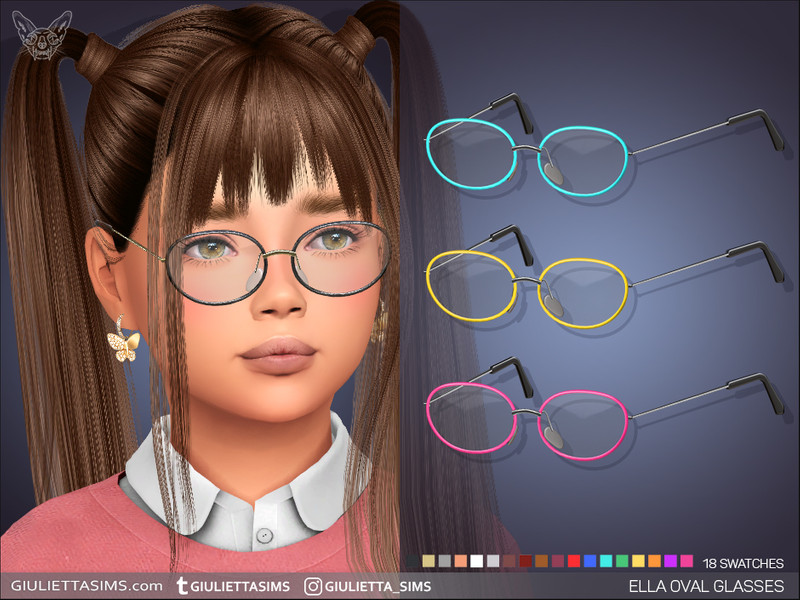
Task: Select the hot pink color swatch
Action: click(686, 561)
